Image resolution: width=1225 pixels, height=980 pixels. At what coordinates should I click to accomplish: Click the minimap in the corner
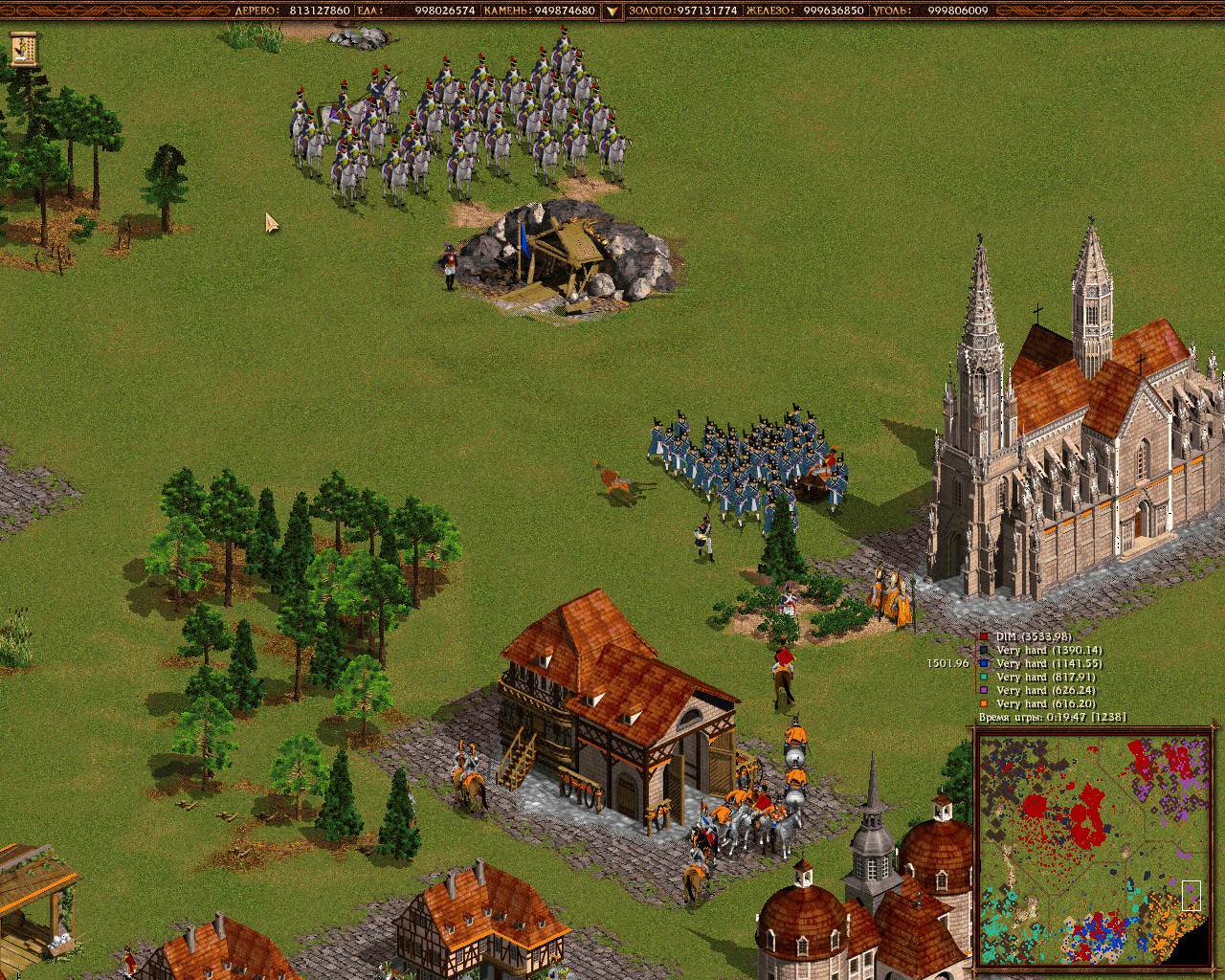pyautogui.click(x=1089, y=846)
